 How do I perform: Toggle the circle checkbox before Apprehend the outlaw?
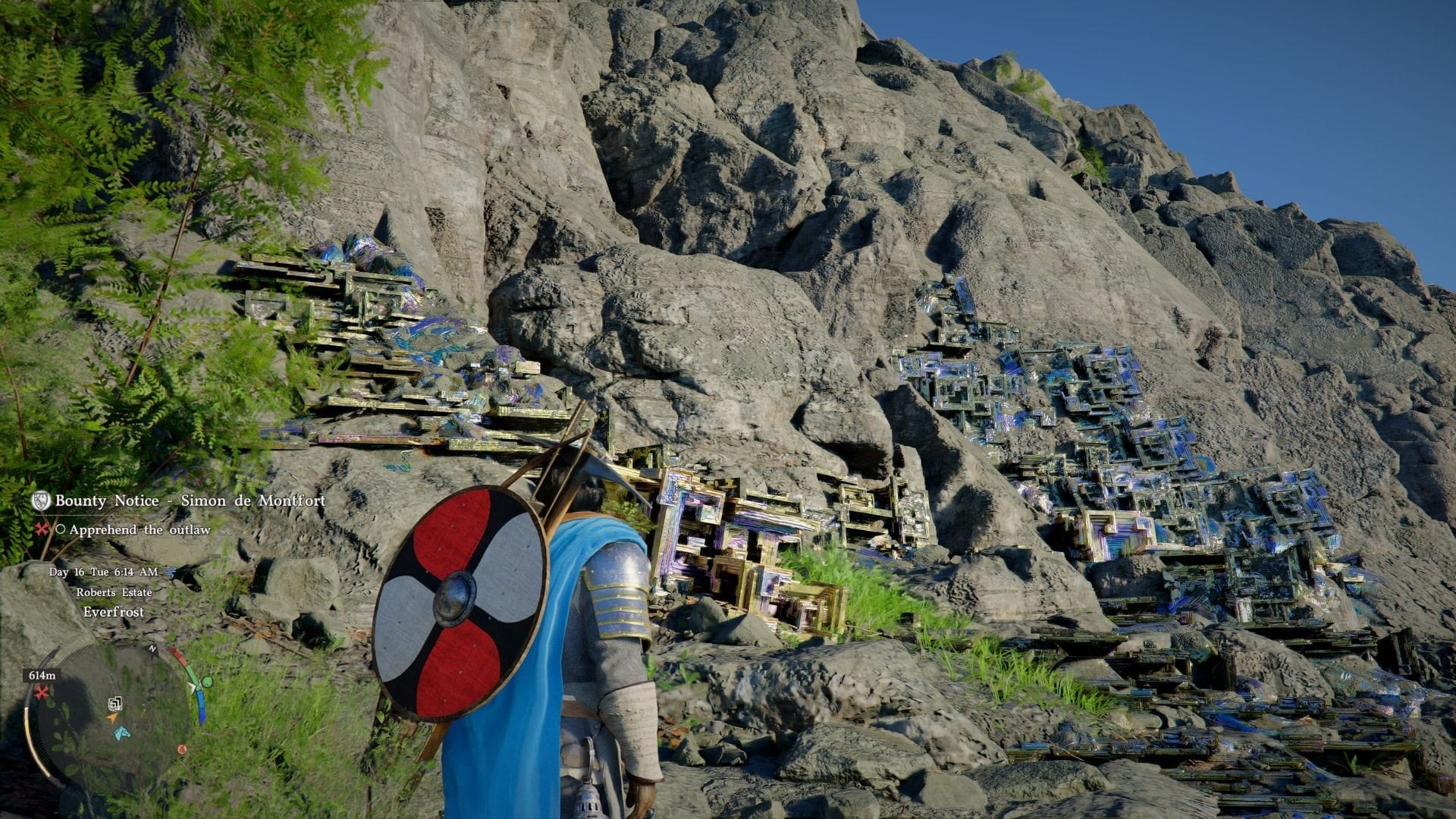pyautogui.click(x=60, y=530)
